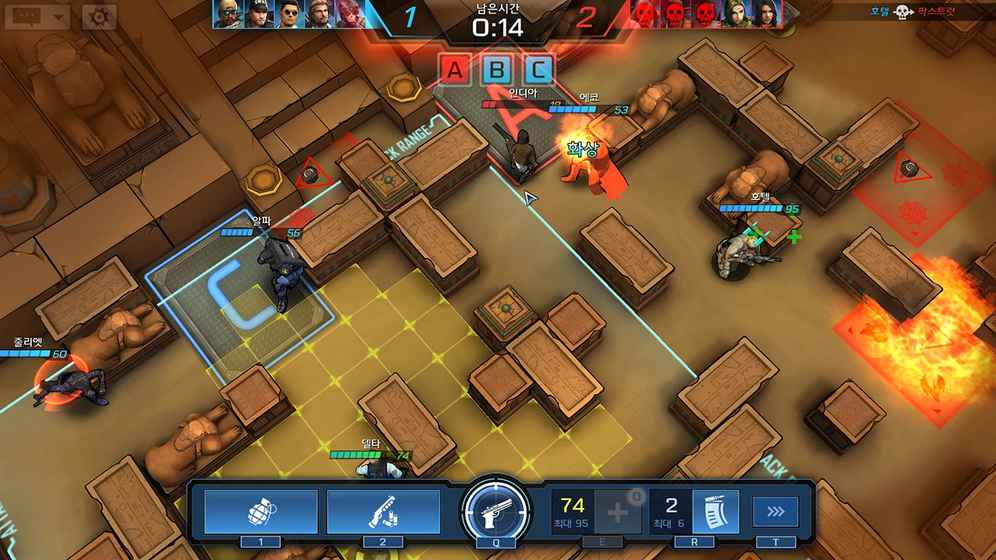Click the triple-arrow end turn button

[776, 512]
